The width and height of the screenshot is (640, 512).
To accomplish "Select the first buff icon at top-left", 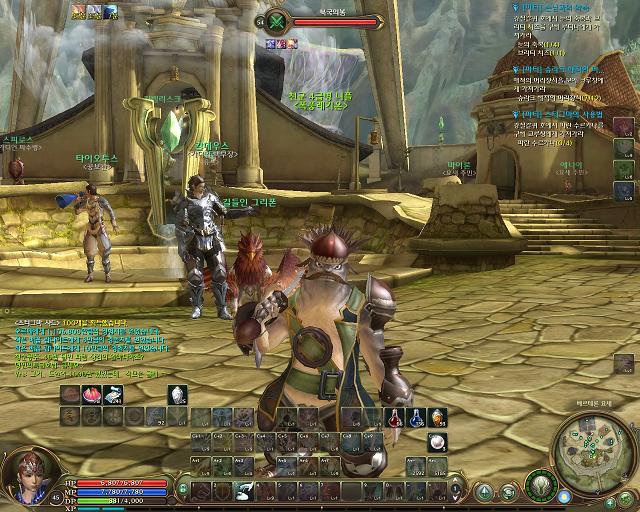I will tap(78, 11).
